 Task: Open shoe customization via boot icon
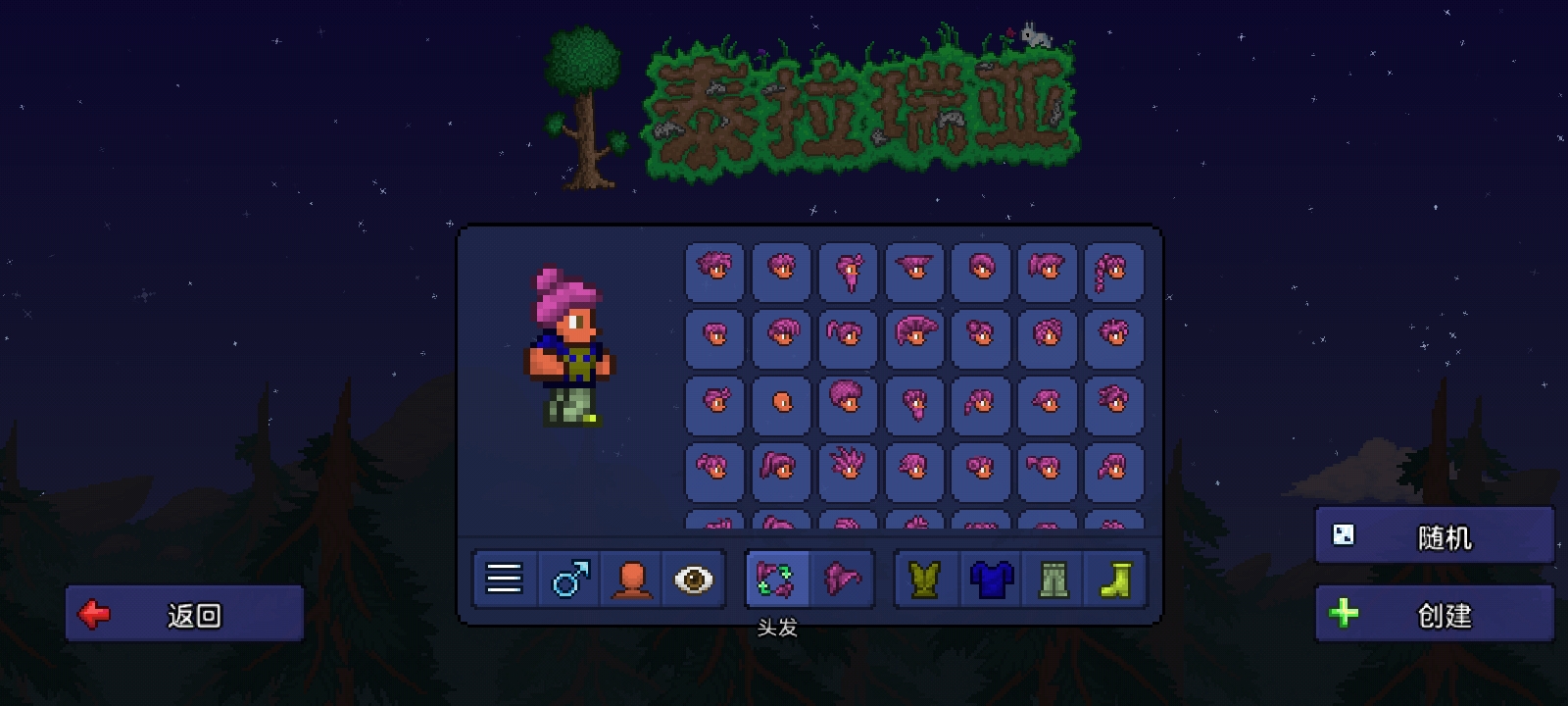(x=1116, y=579)
